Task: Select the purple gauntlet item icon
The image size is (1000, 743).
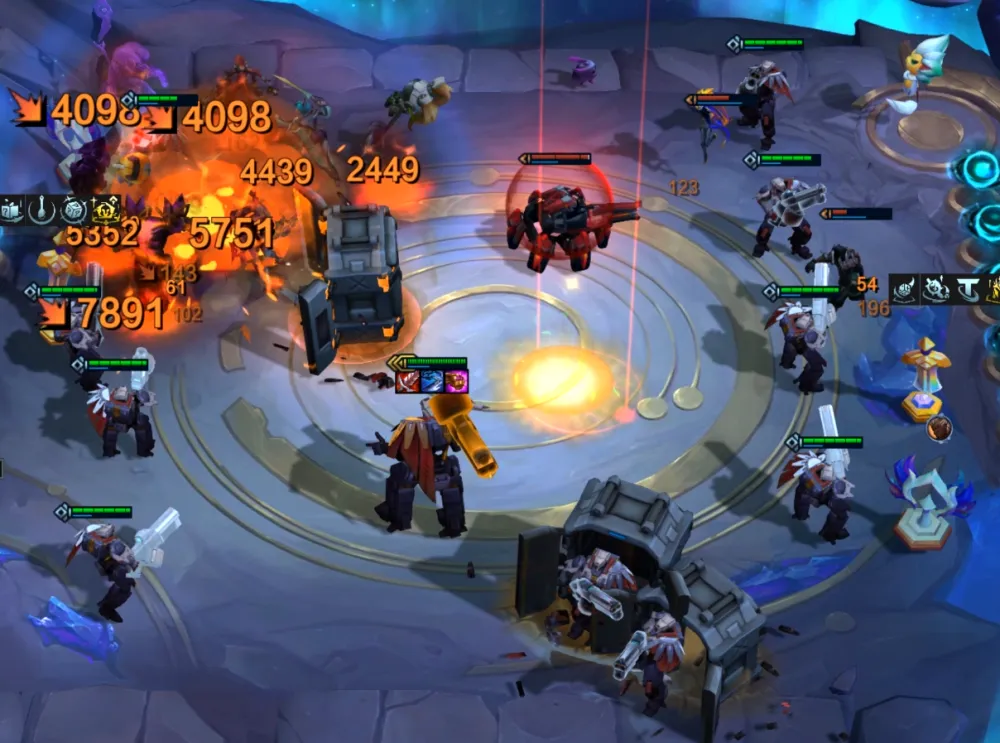Action: pyautogui.click(x=455, y=381)
